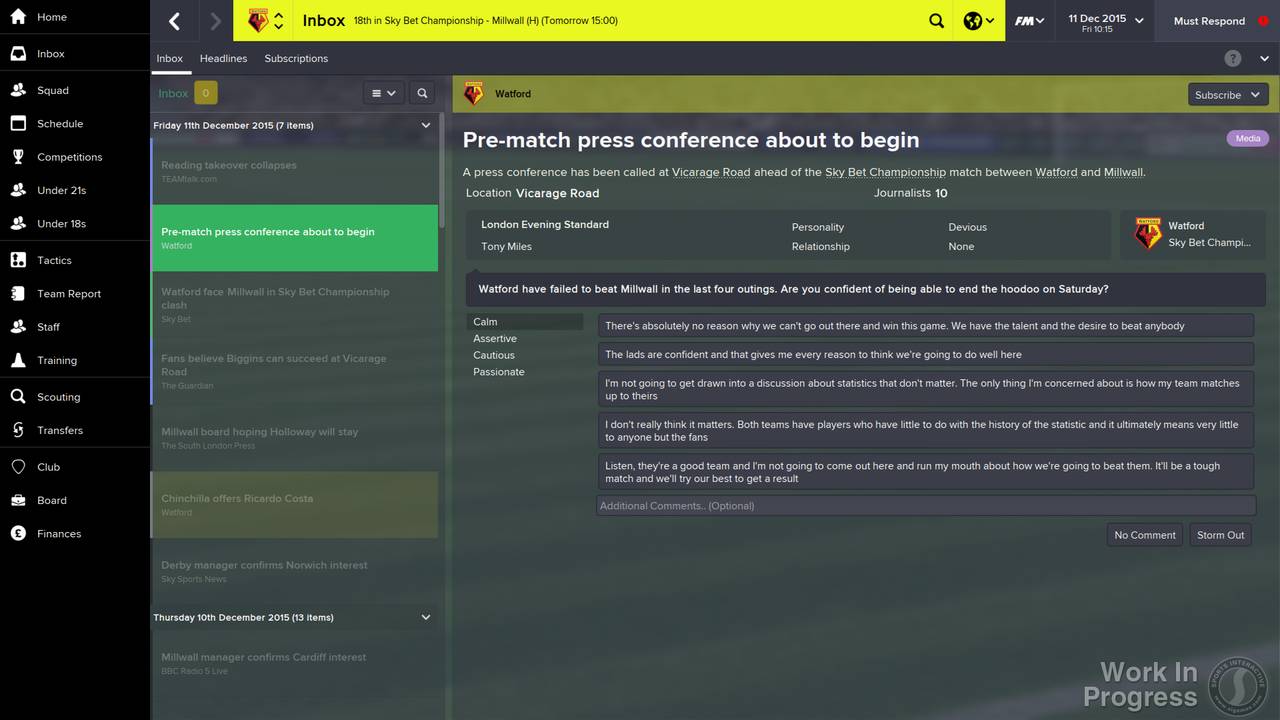The height and width of the screenshot is (720, 1280).
Task: Click the Watford club crest next to the headline
Action: coord(473,93)
